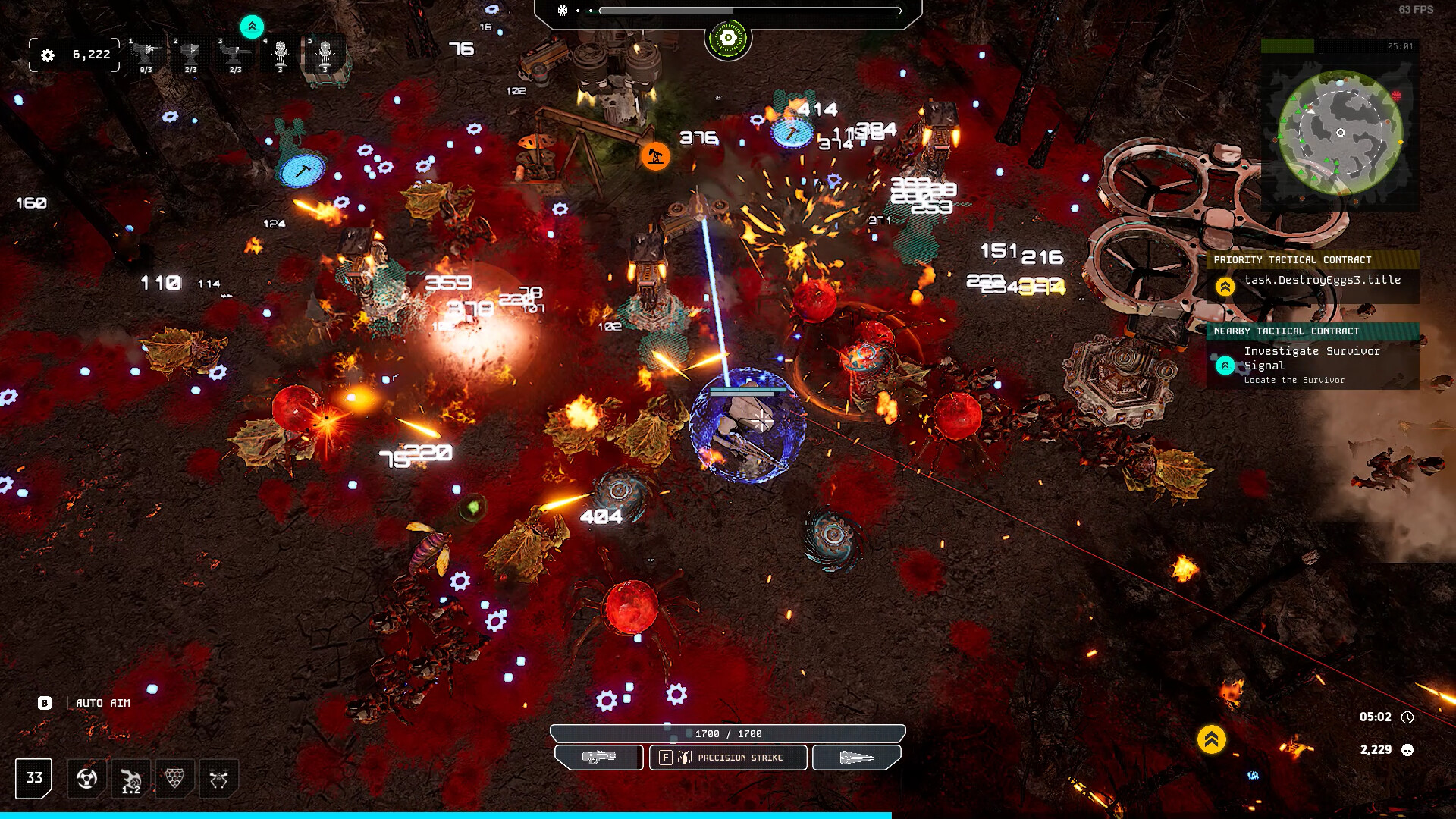Select build slot number four
This screenshot has width=1456, height=819.
click(x=281, y=55)
